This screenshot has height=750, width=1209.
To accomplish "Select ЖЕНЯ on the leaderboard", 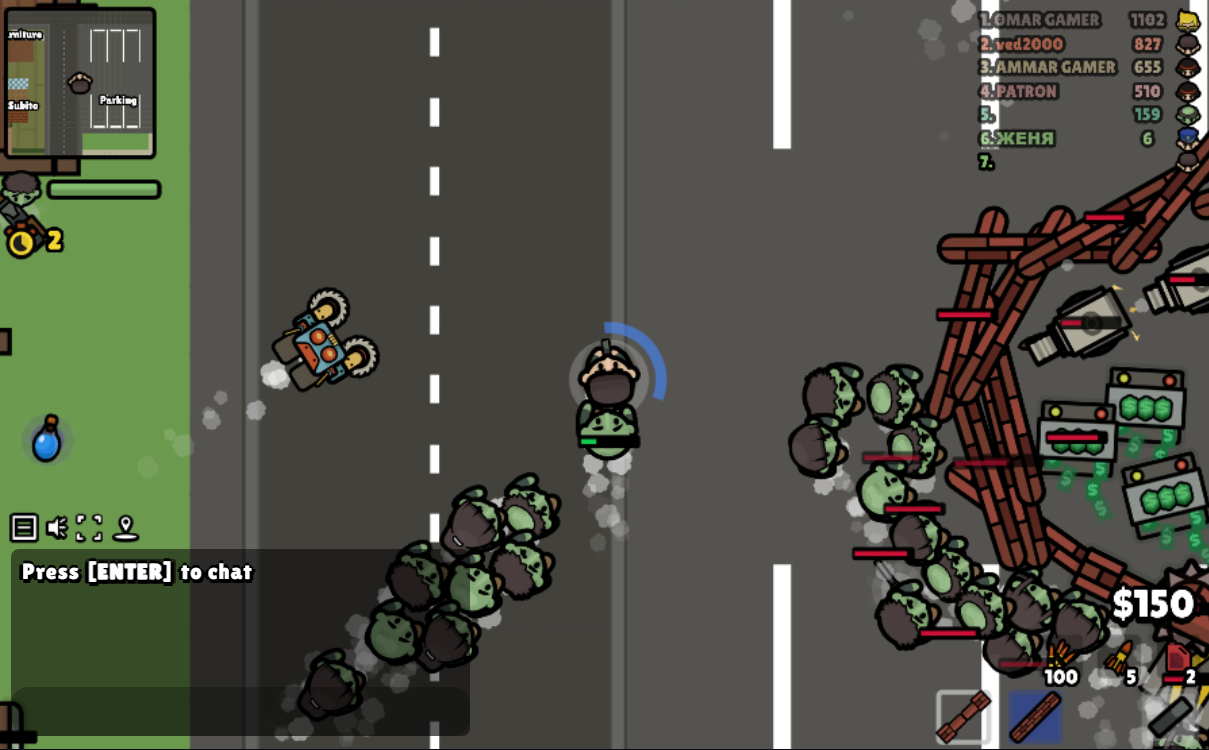I will [1022, 138].
